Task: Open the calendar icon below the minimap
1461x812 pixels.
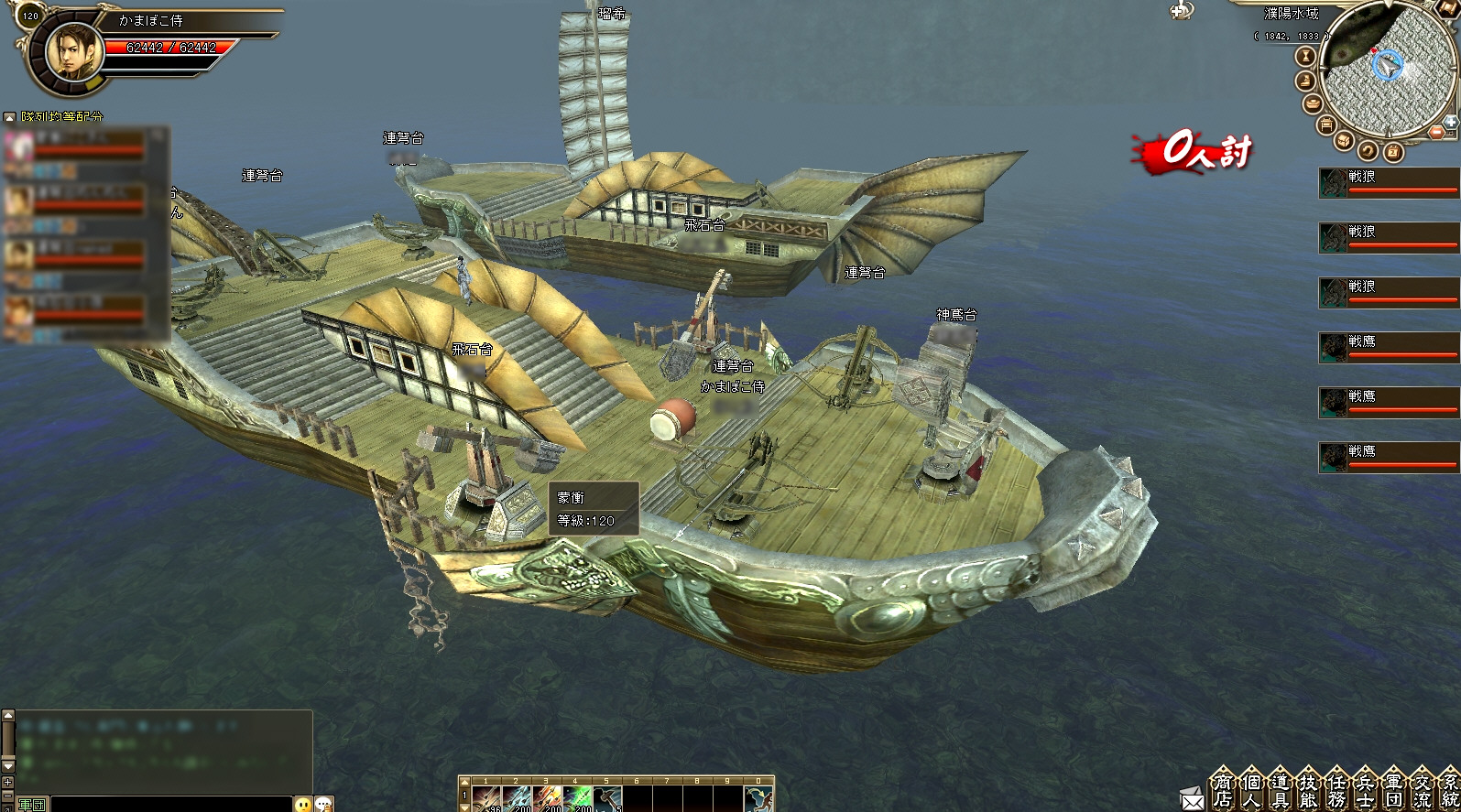Action: [x=1392, y=151]
